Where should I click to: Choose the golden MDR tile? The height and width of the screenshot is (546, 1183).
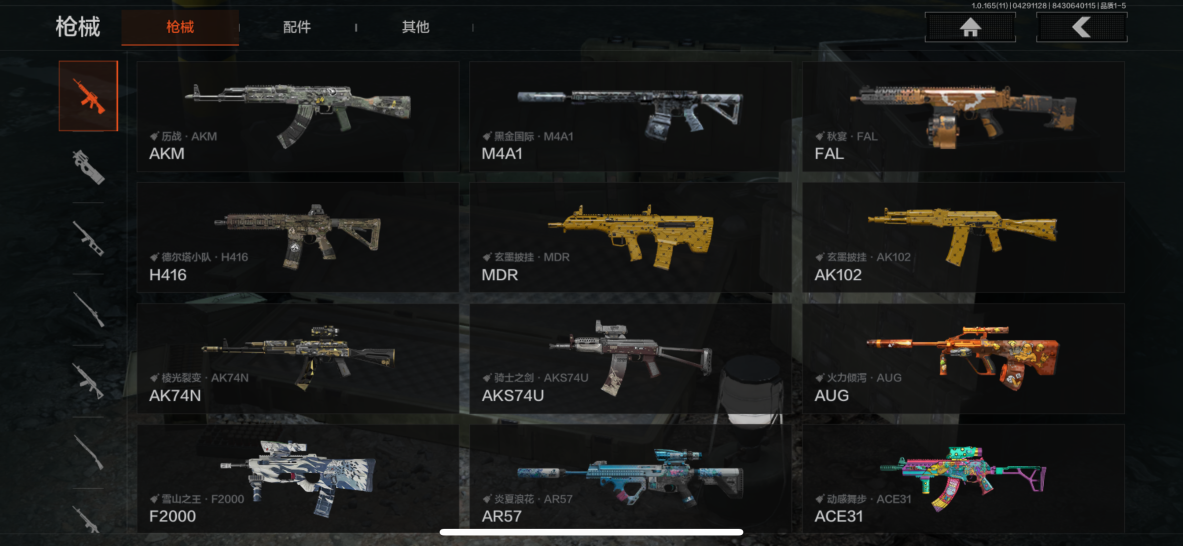pos(630,237)
